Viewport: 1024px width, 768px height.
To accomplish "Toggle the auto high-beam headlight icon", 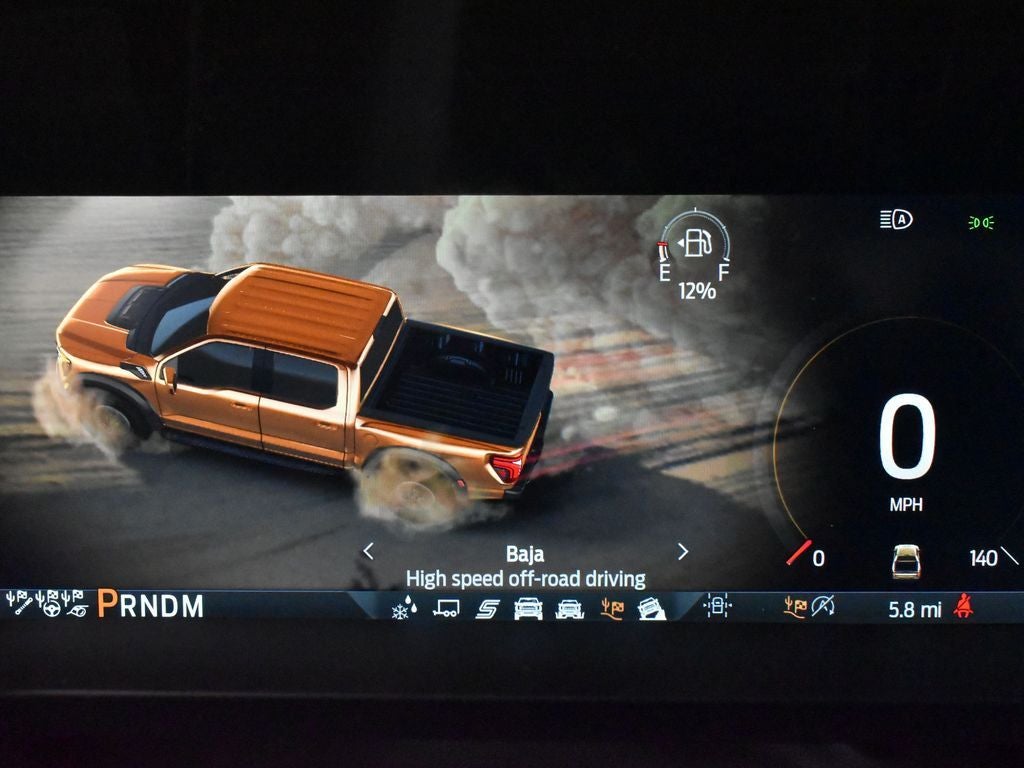I will [896, 220].
